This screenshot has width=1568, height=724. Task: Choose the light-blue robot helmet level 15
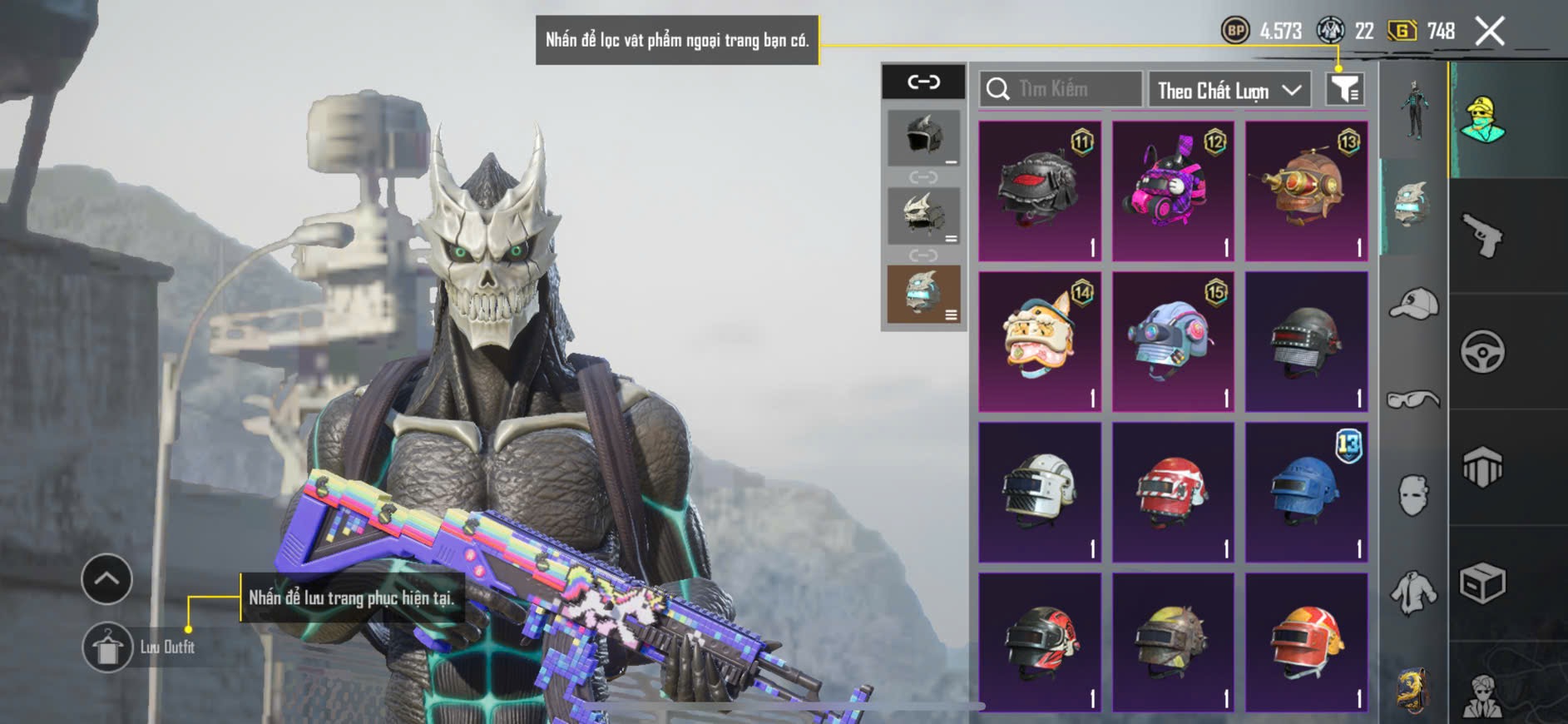(x=1173, y=341)
